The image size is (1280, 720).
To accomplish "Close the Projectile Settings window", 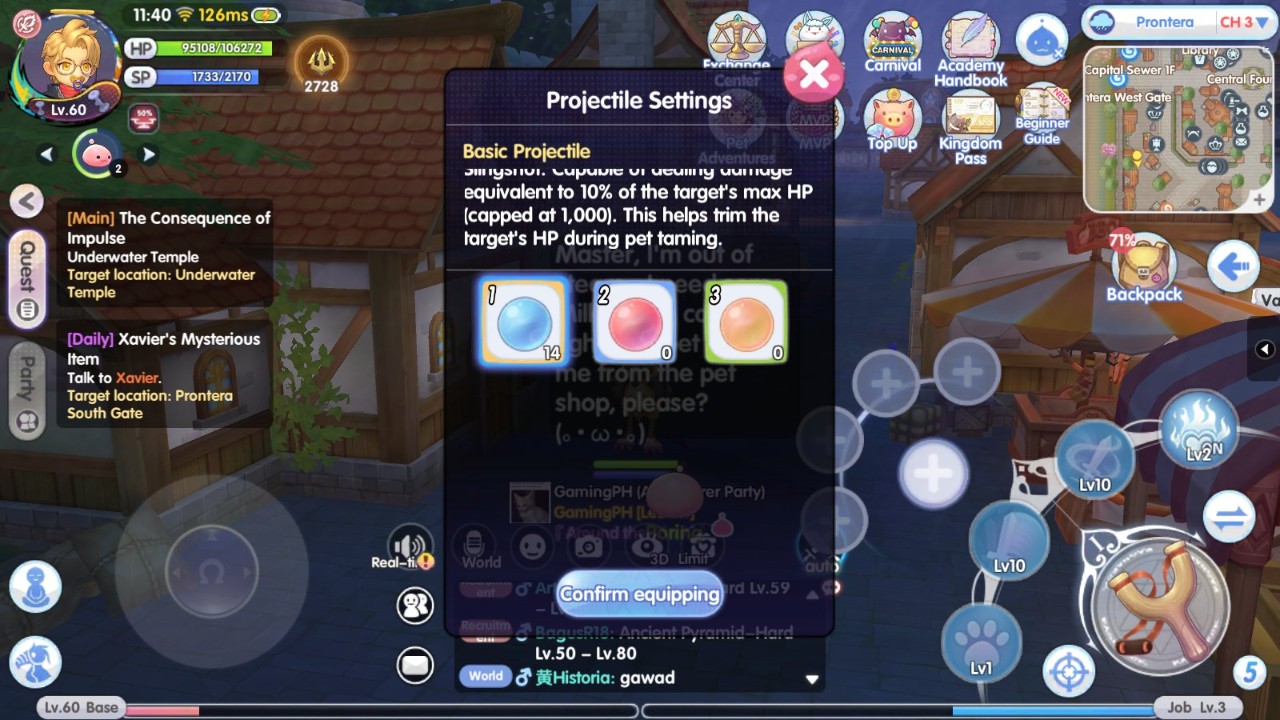I will point(813,74).
